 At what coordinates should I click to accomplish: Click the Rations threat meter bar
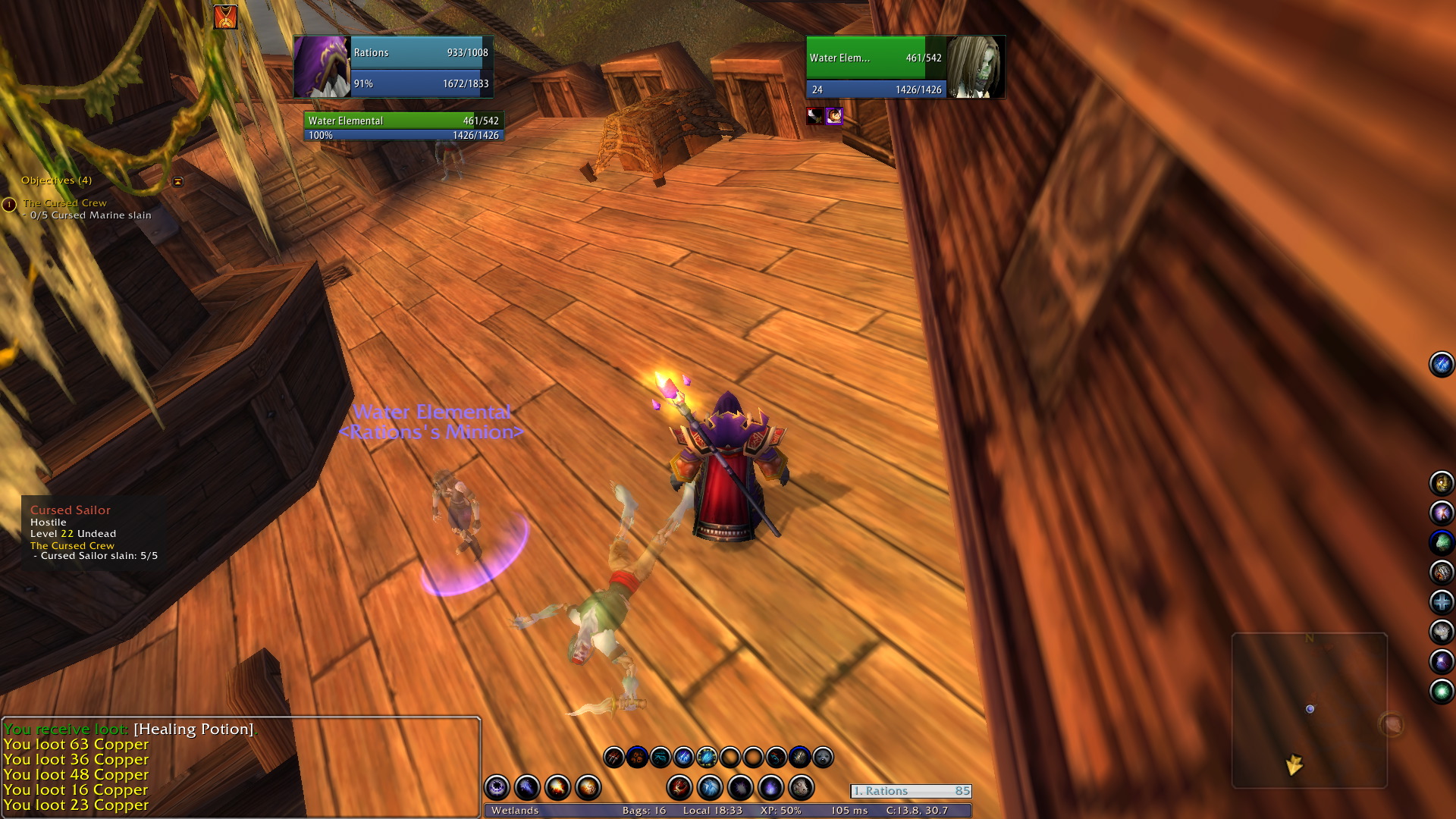click(911, 791)
